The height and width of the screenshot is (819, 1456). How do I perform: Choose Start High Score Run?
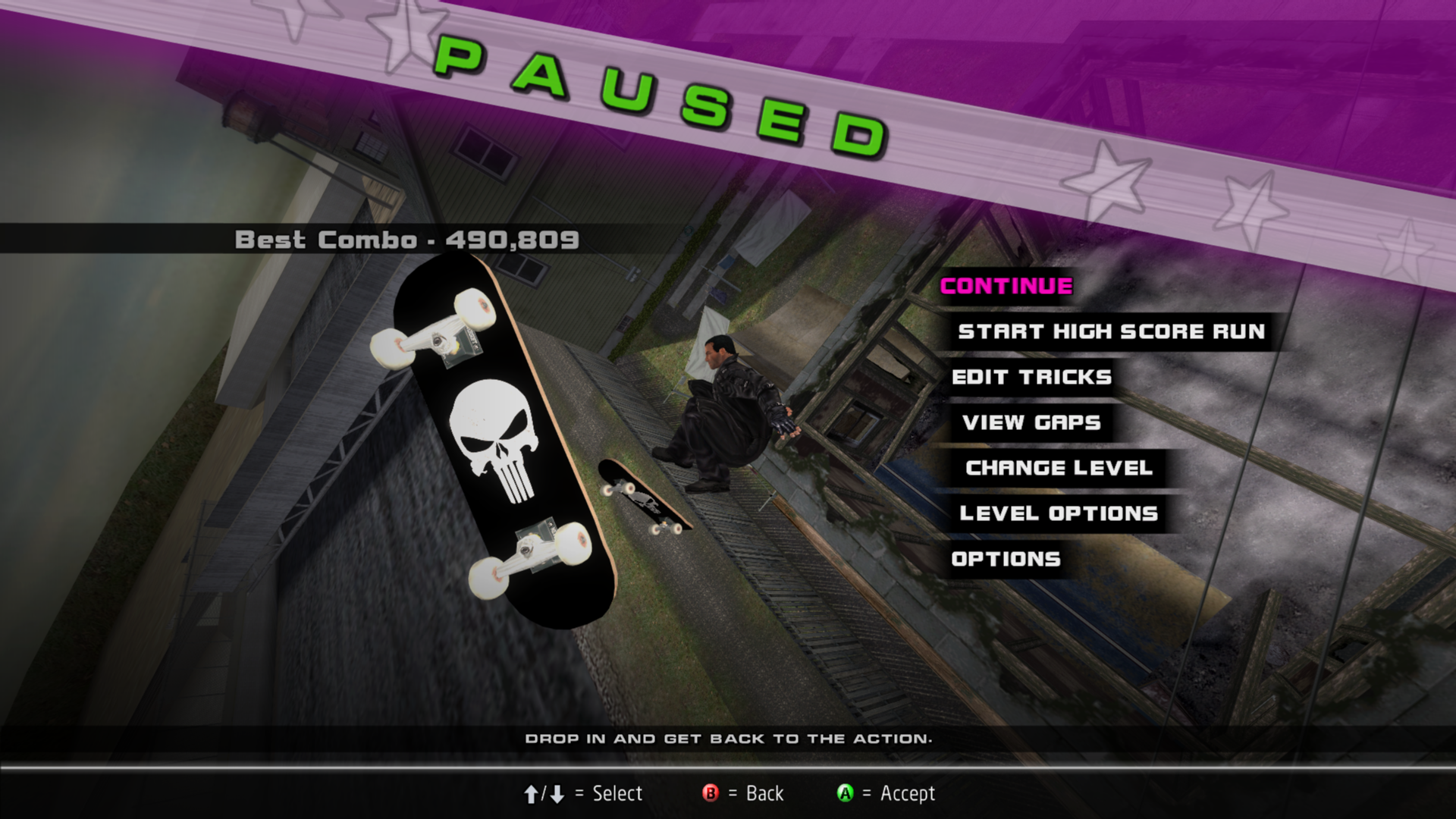1111,331
